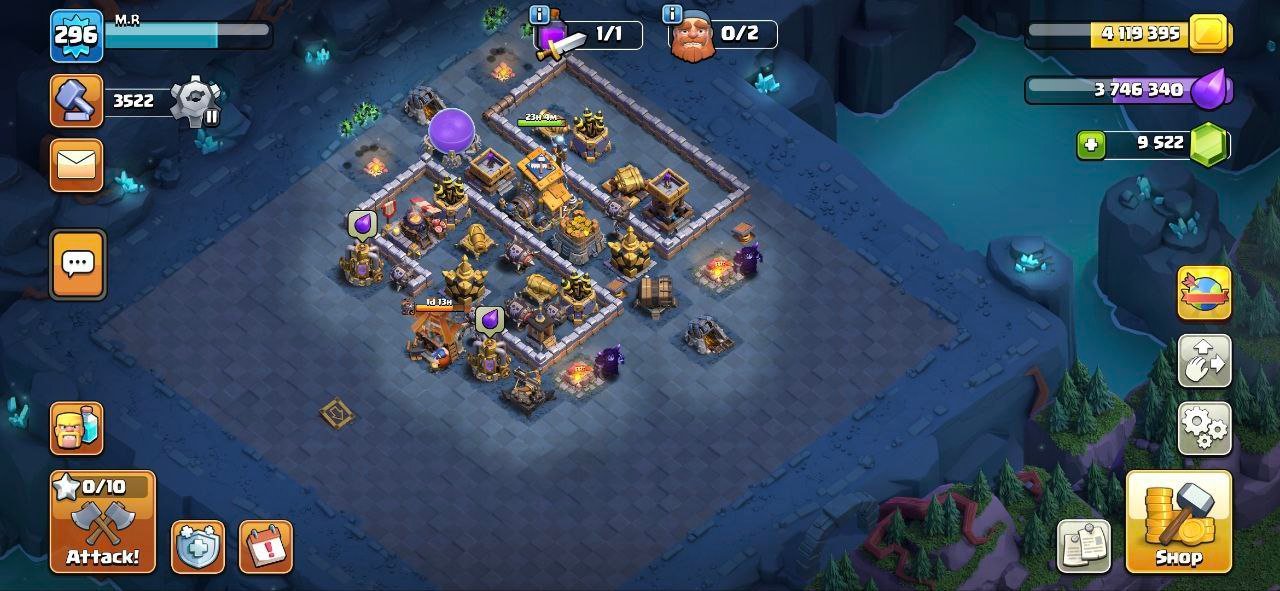Show info for the Battle Machine counter
1280x591 pixels.
[x=540, y=14]
